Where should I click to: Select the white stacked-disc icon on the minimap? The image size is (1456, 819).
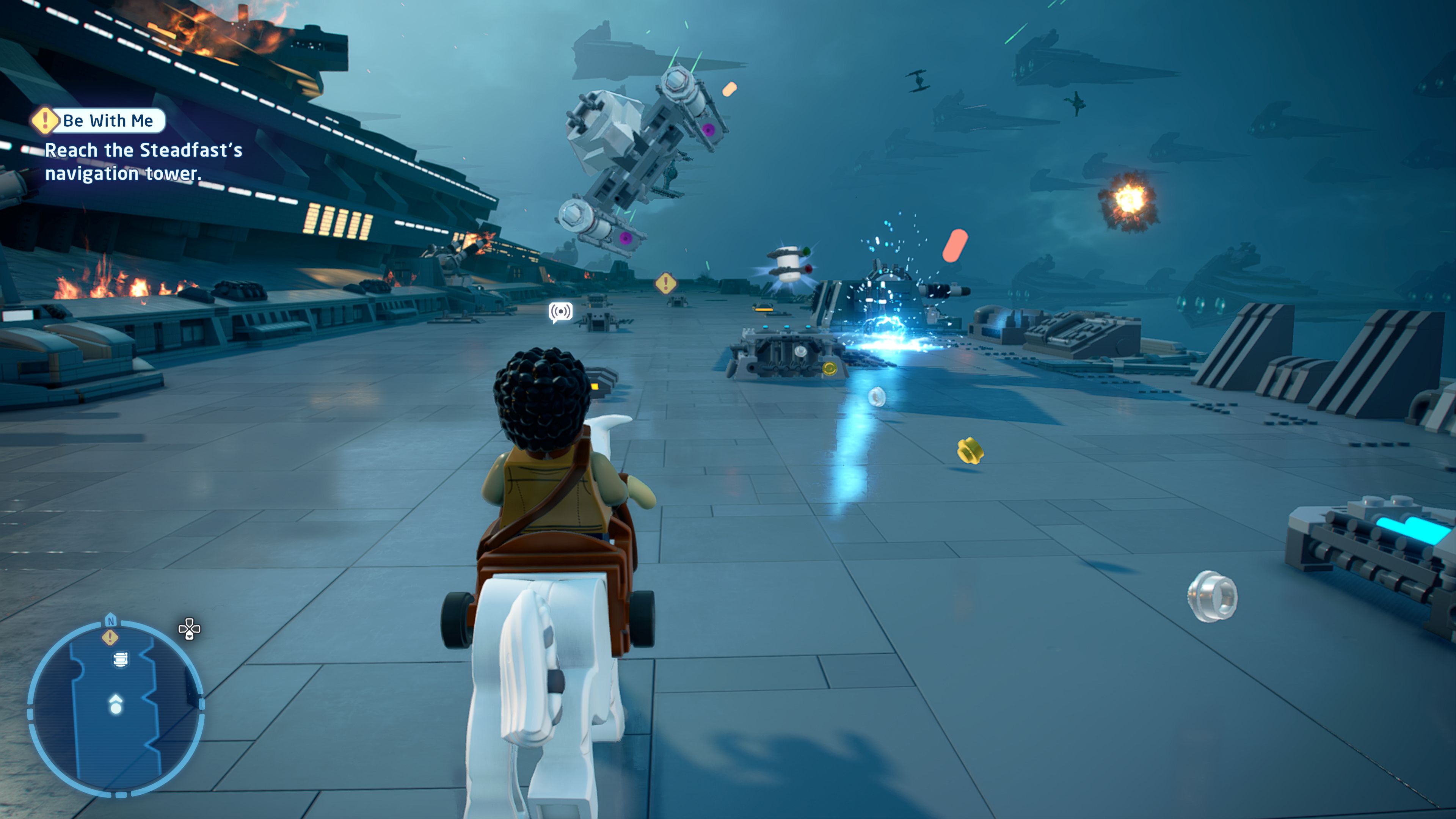tap(121, 660)
